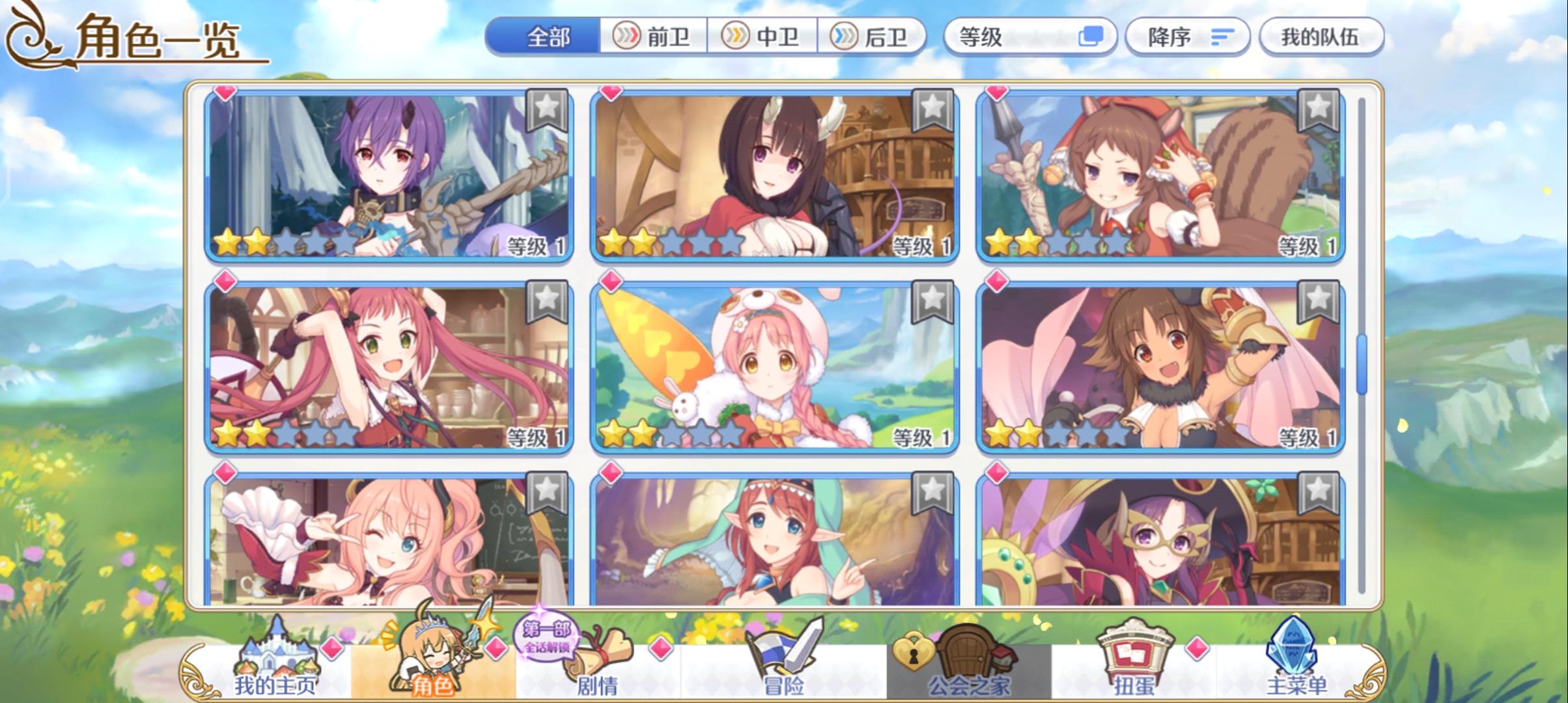Click the 降序 sort order button
1568x703 pixels.
point(1186,37)
